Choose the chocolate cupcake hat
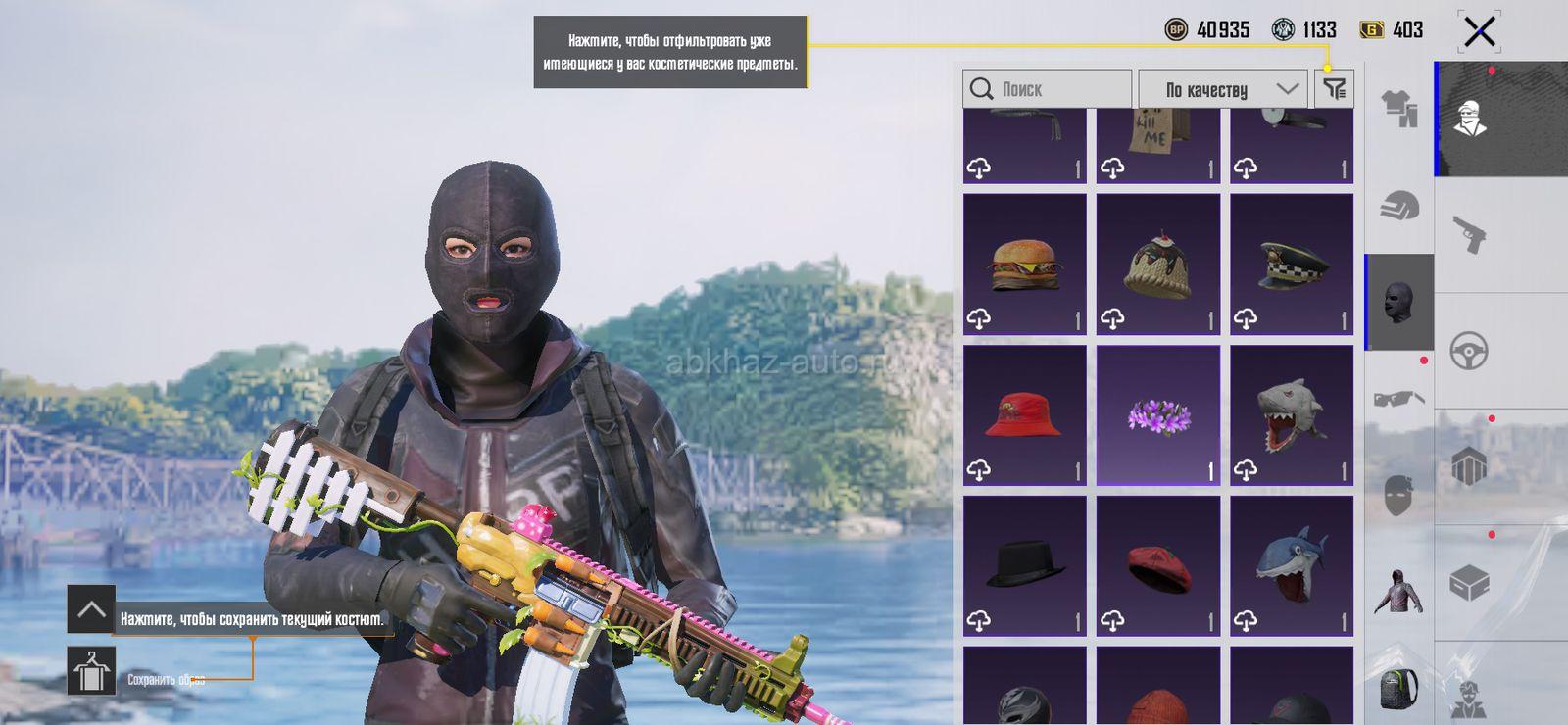This screenshot has height=725, width=1568. point(1157,265)
